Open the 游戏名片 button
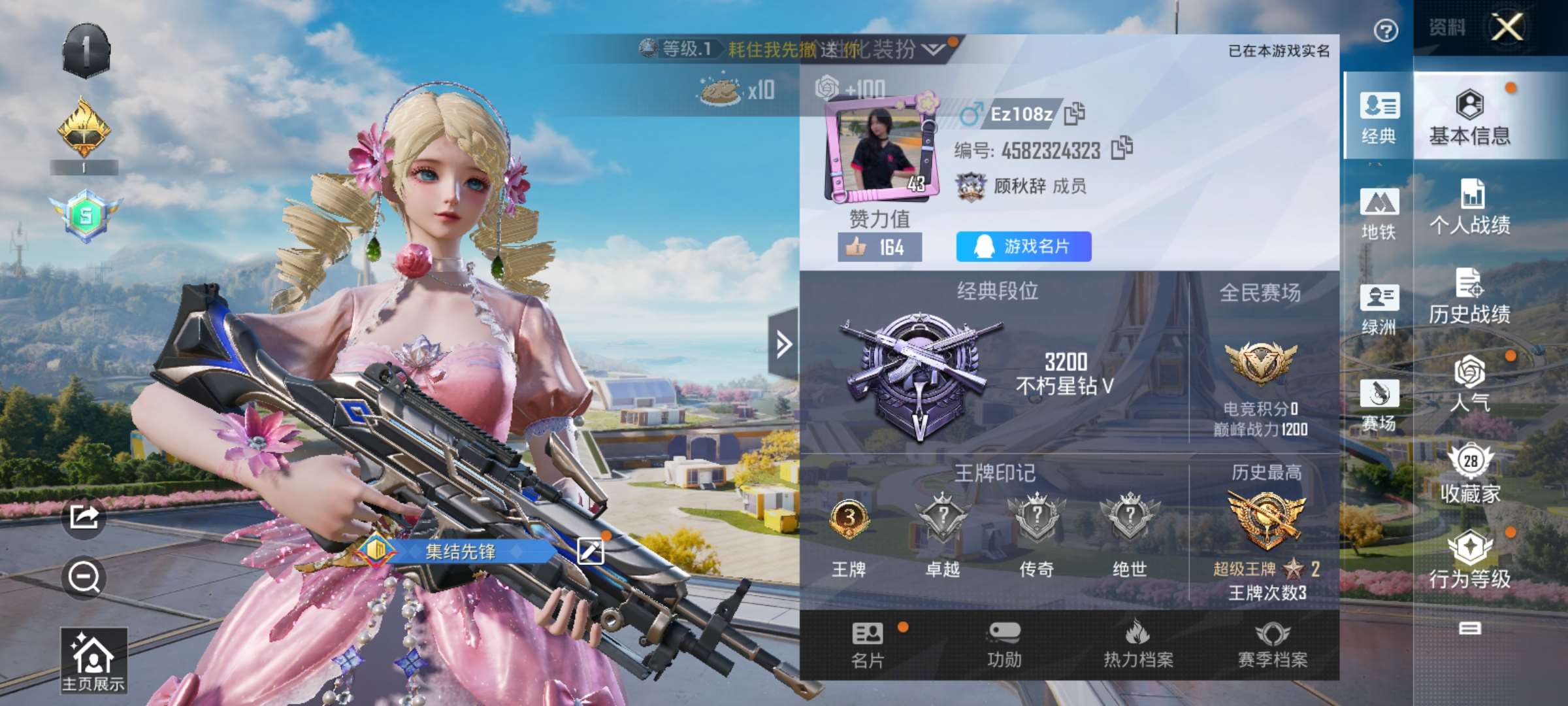 coord(1023,246)
